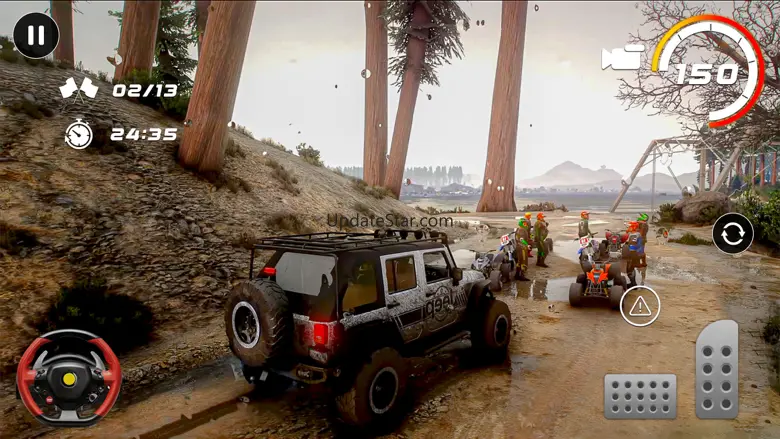Tap the red steering wheel control
Screen dimensions: 780x439
68,378
